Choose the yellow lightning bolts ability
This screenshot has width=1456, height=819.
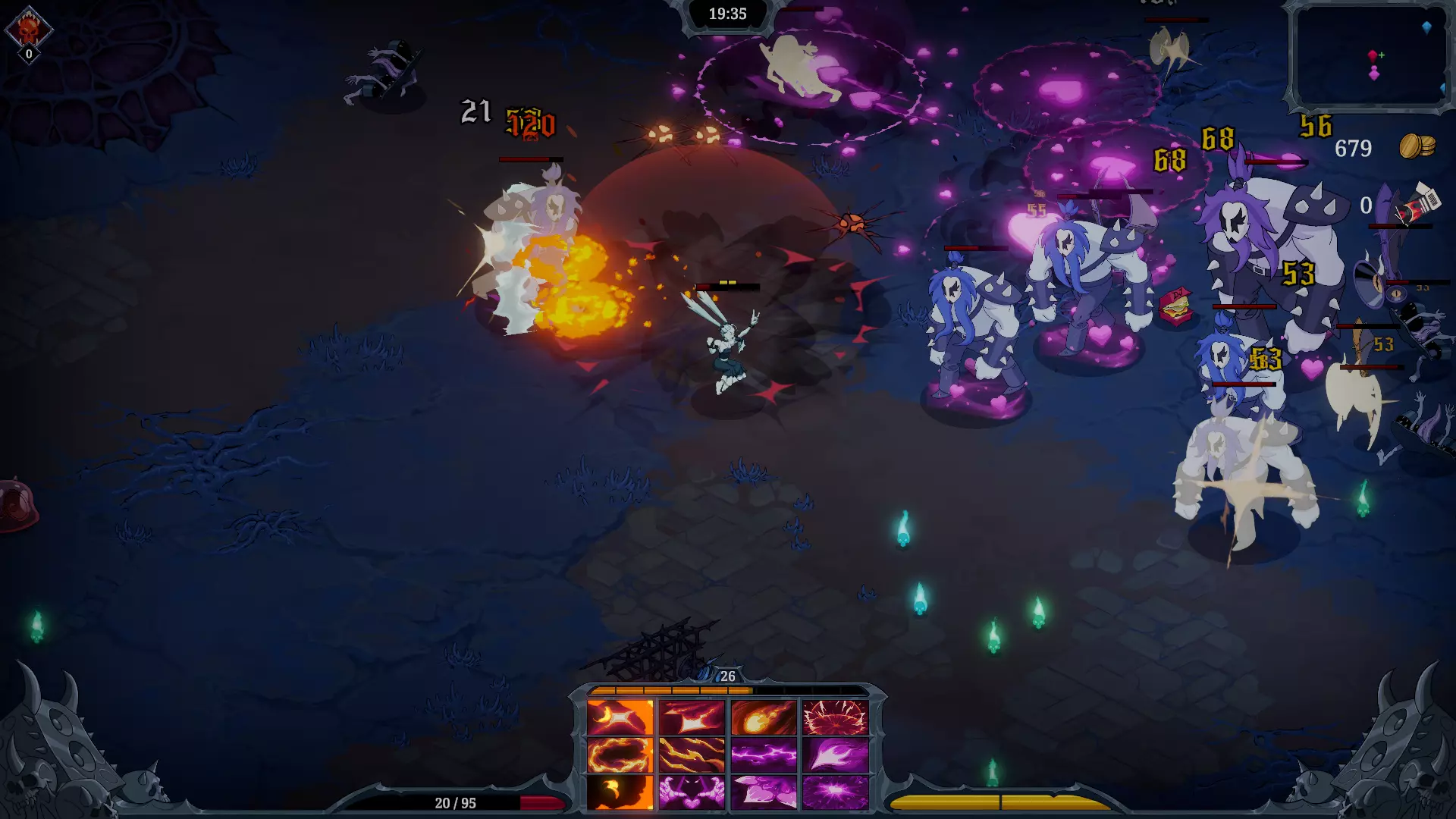click(692, 755)
